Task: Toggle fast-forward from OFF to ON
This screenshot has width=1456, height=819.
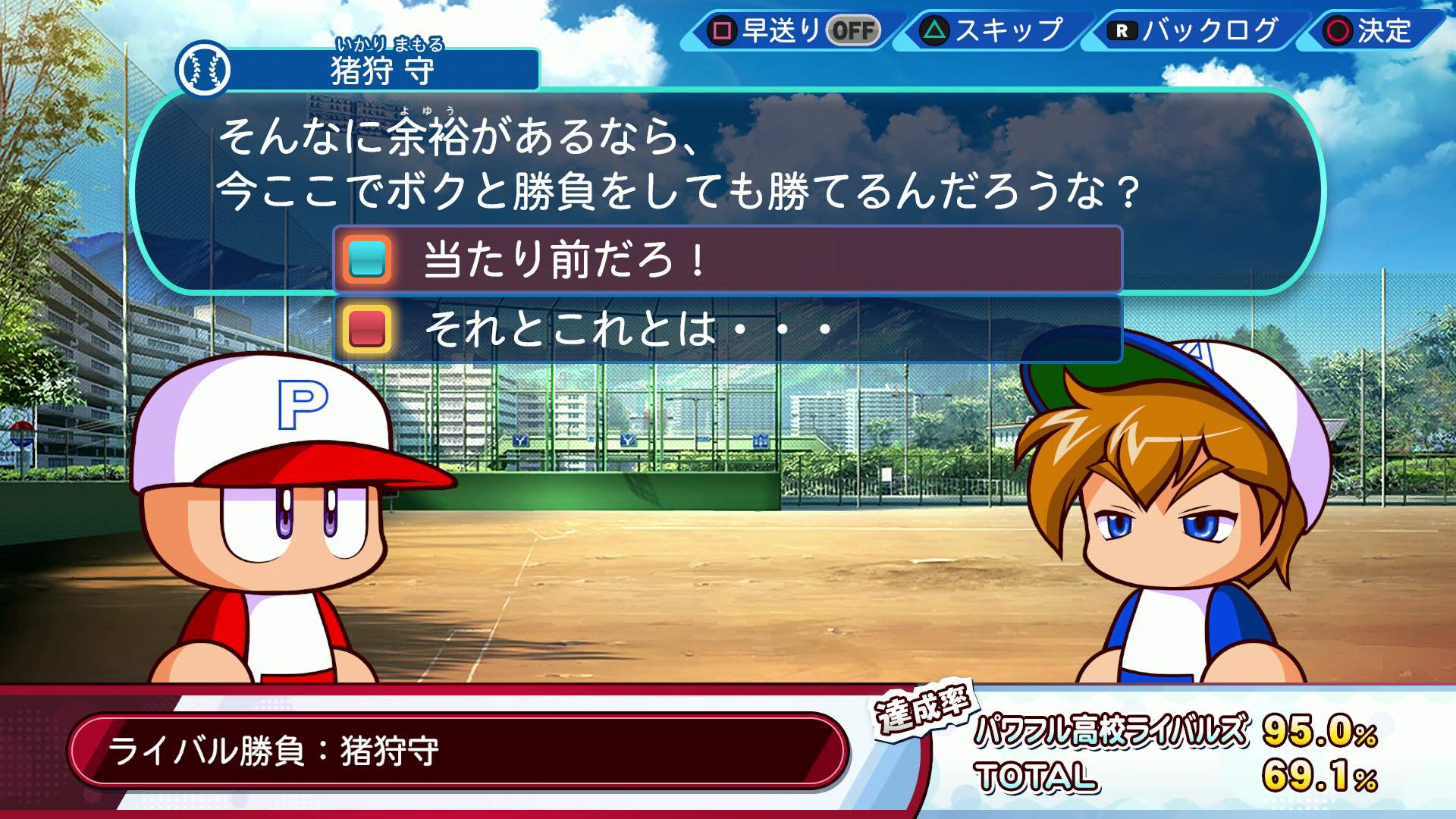Action: [855, 32]
